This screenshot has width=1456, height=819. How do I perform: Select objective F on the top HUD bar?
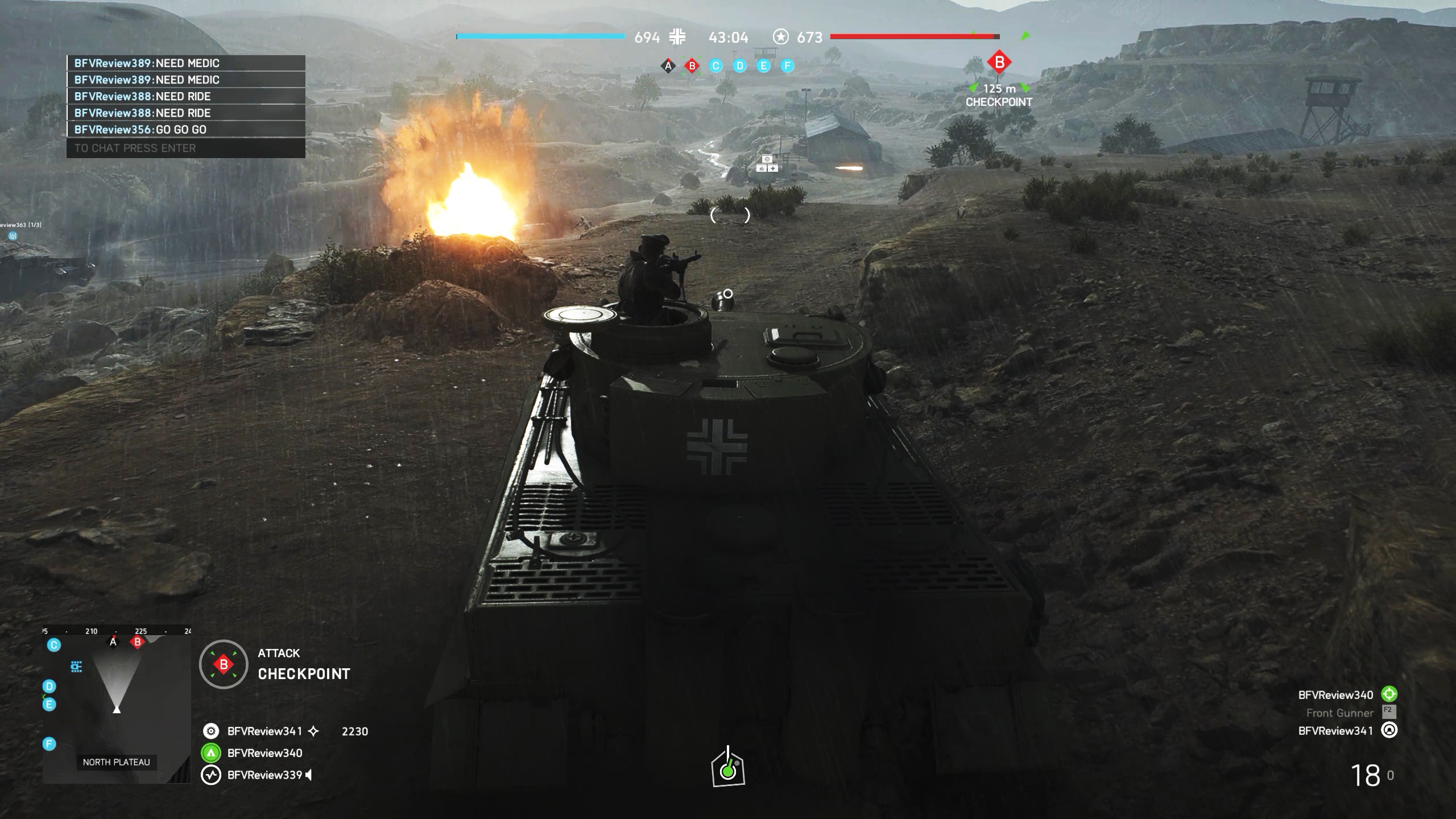[x=787, y=67]
